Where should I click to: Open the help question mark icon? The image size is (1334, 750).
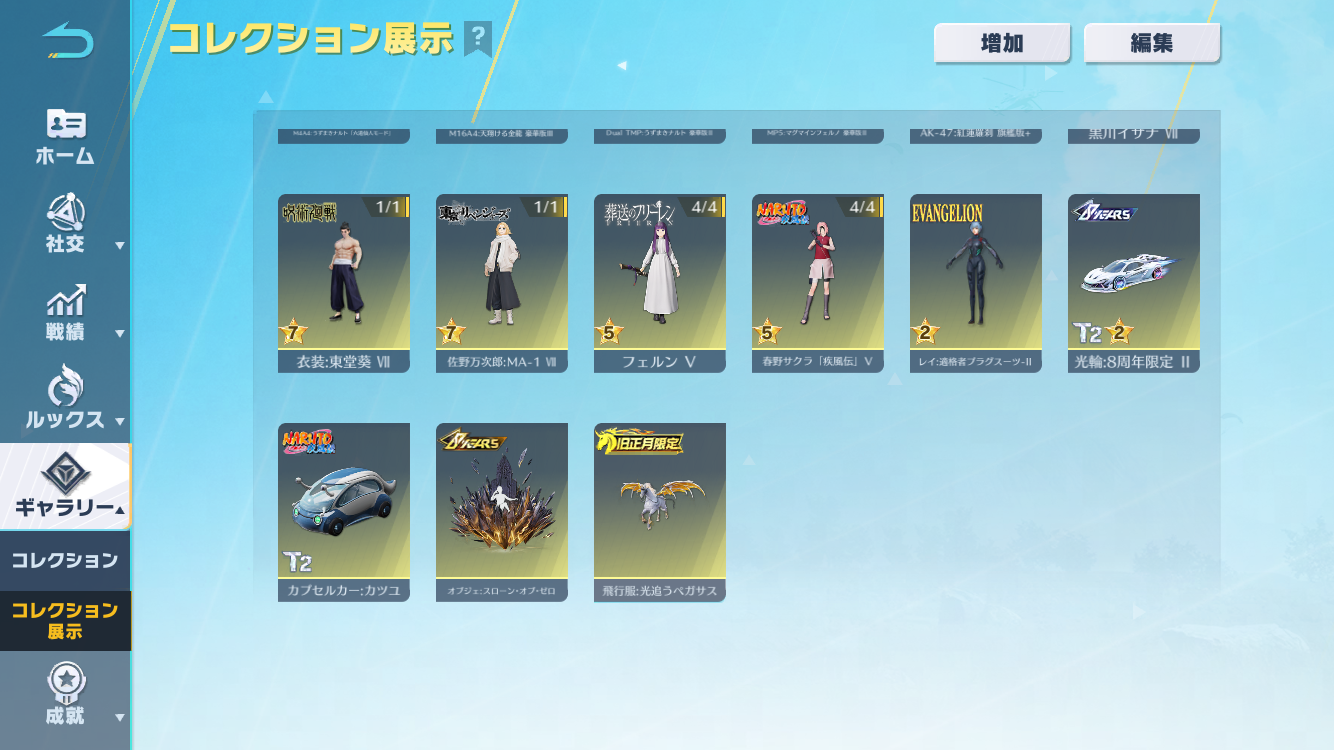[478, 39]
